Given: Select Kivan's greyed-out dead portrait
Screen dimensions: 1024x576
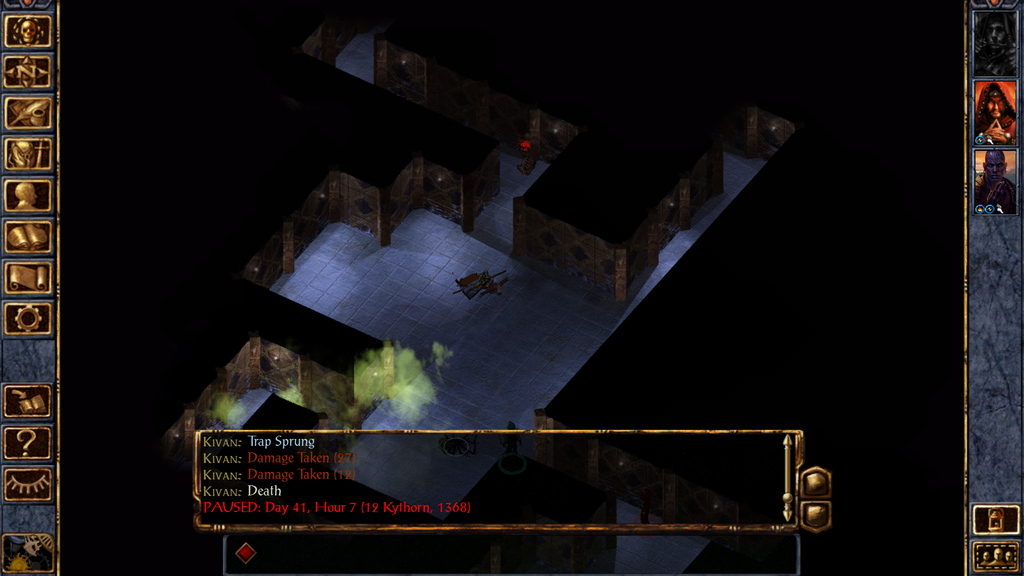Looking at the screenshot, I should 995,43.
